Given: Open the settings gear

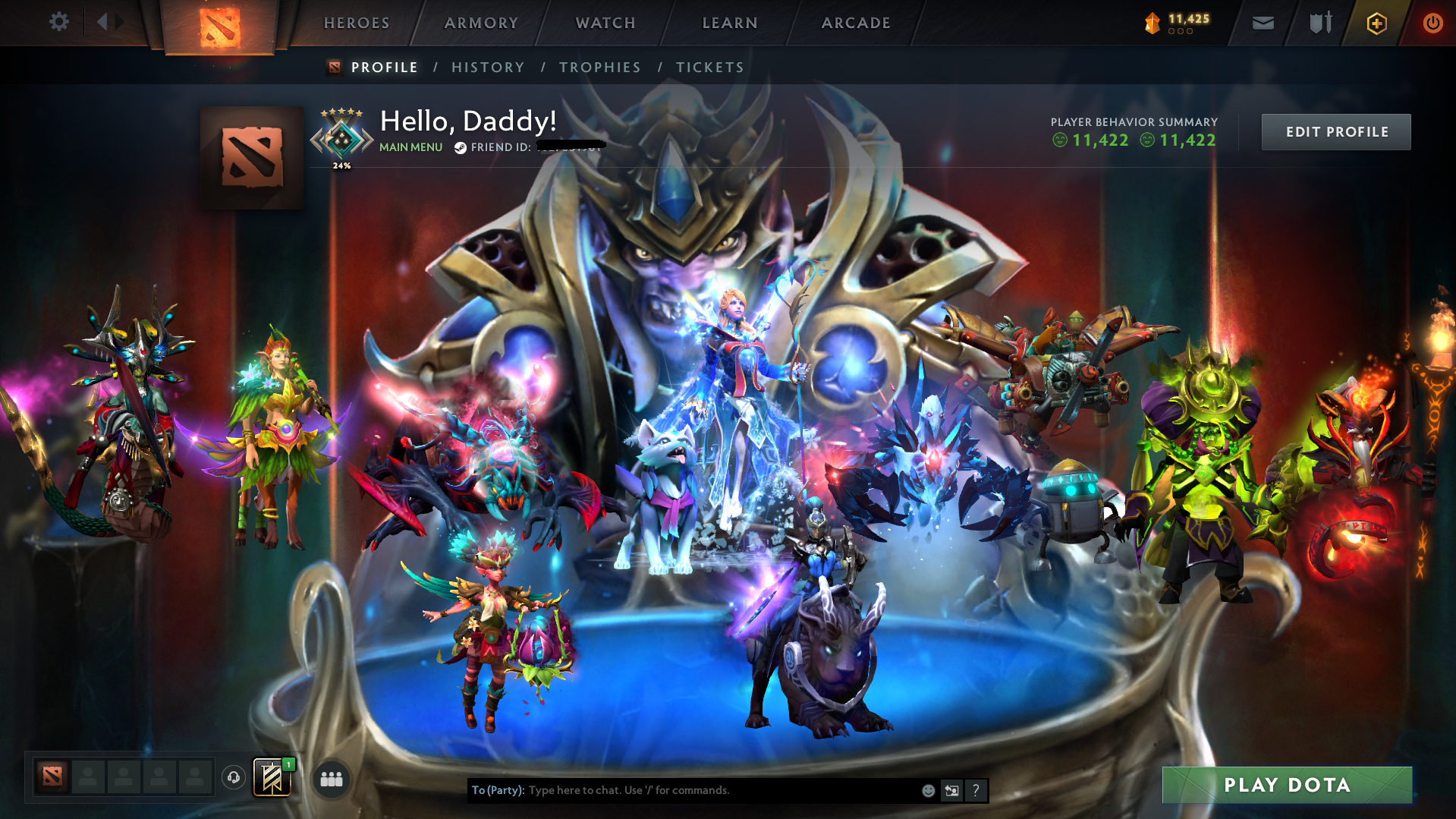Looking at the screenshot, I should coord(58,22).
